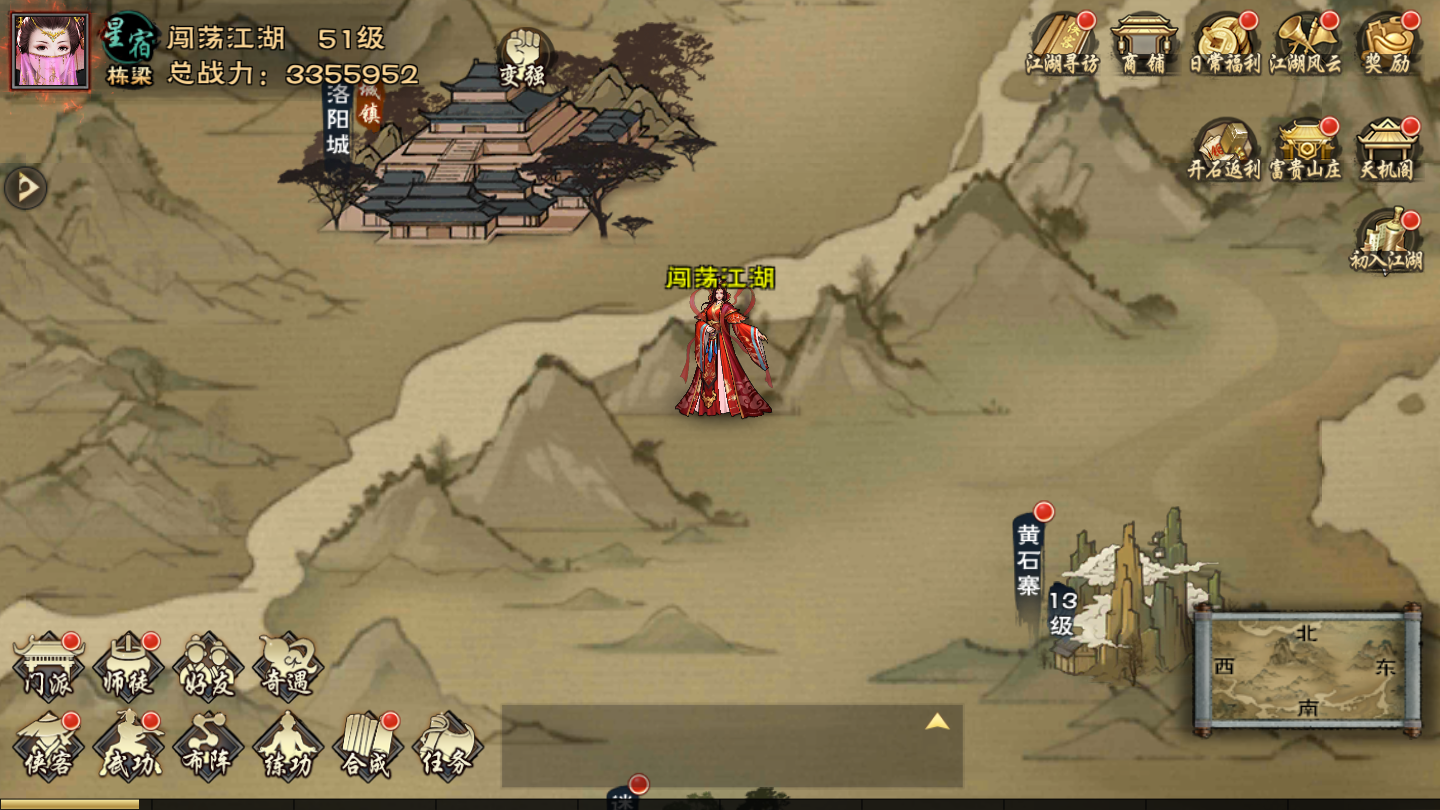Open the compass minimap scroll

click(x=1307, y=670)
